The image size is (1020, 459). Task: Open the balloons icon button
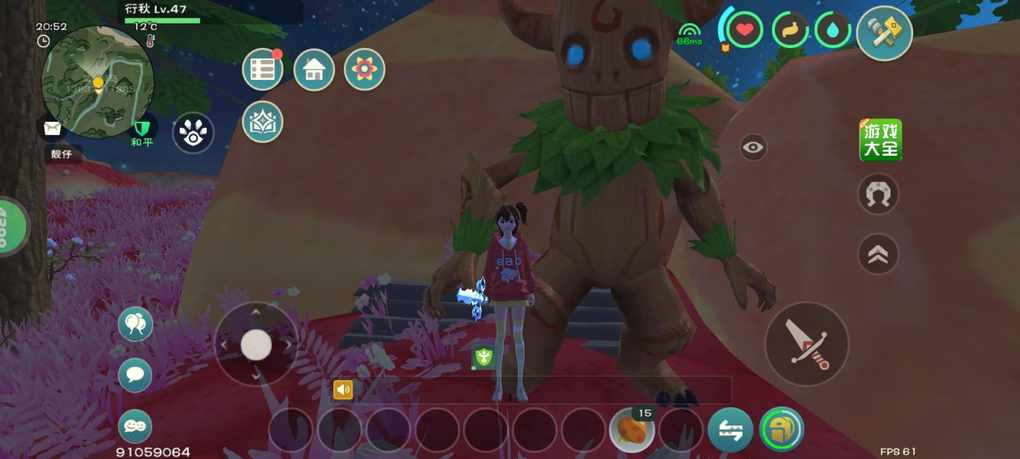(135, 324)
